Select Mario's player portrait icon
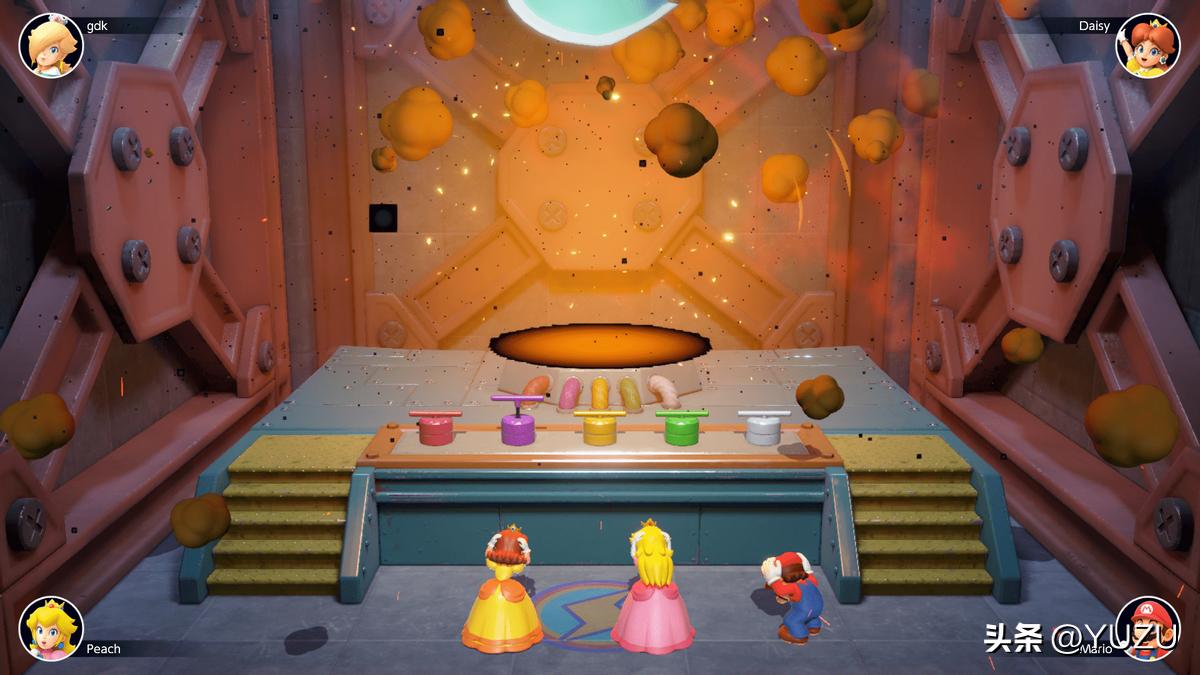Image resolution: width=1200 pixels, height=675 pixels. 1147,628
